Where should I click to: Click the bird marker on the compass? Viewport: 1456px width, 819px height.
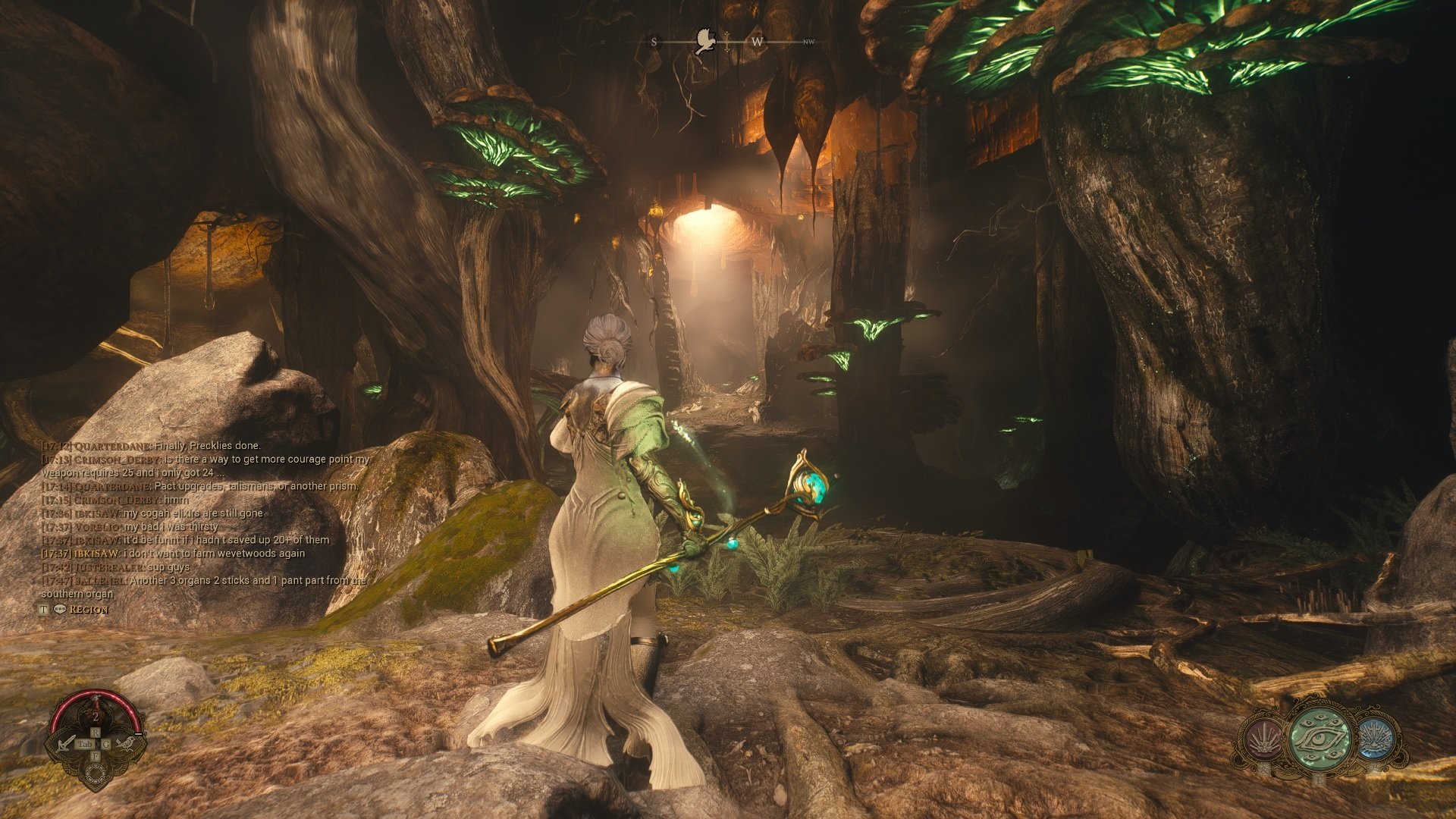tap(705, 42)
